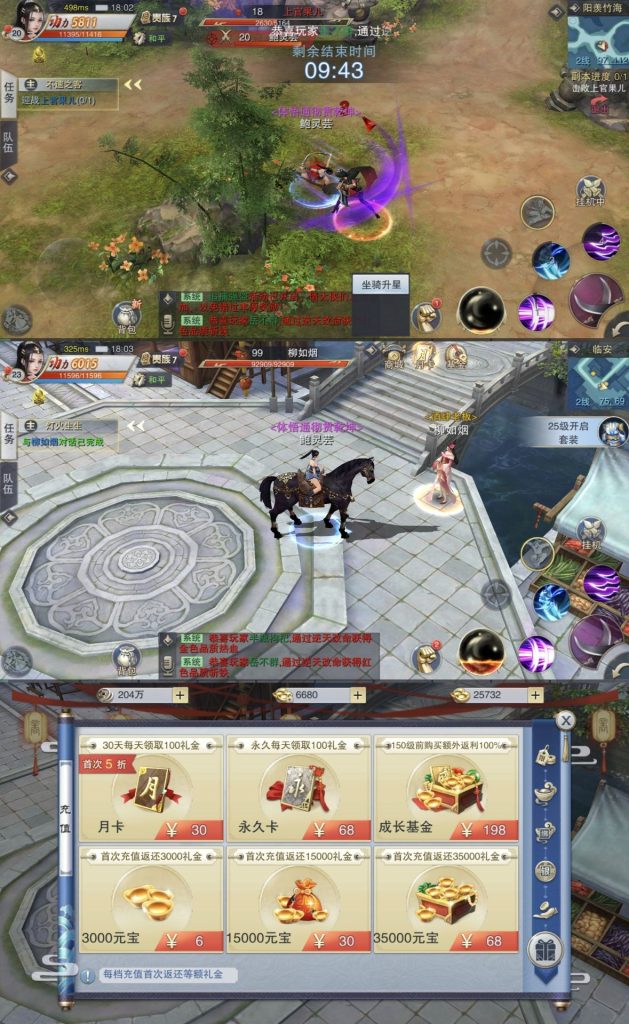Add ingots next to the 6680 balance
This screenshot has height=1024, width=629.
point(358,695)
